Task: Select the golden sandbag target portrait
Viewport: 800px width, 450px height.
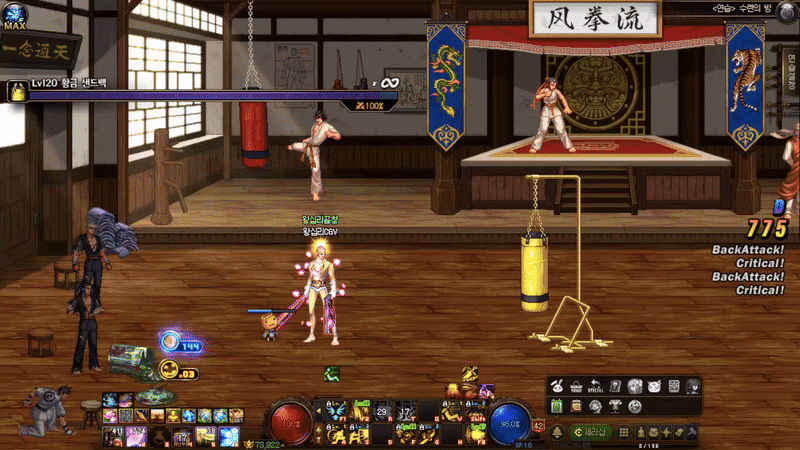Action: (x=17, y=92)
